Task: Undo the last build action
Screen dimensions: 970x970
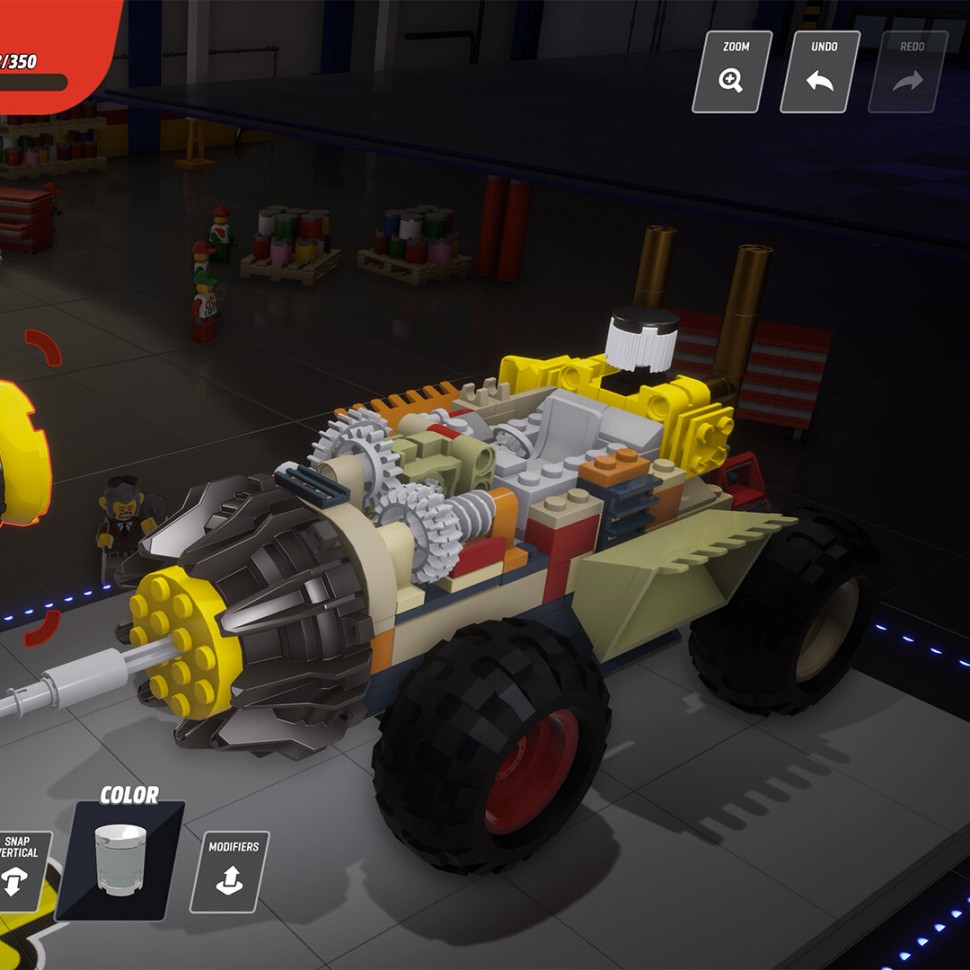Action: click(820, 71)
